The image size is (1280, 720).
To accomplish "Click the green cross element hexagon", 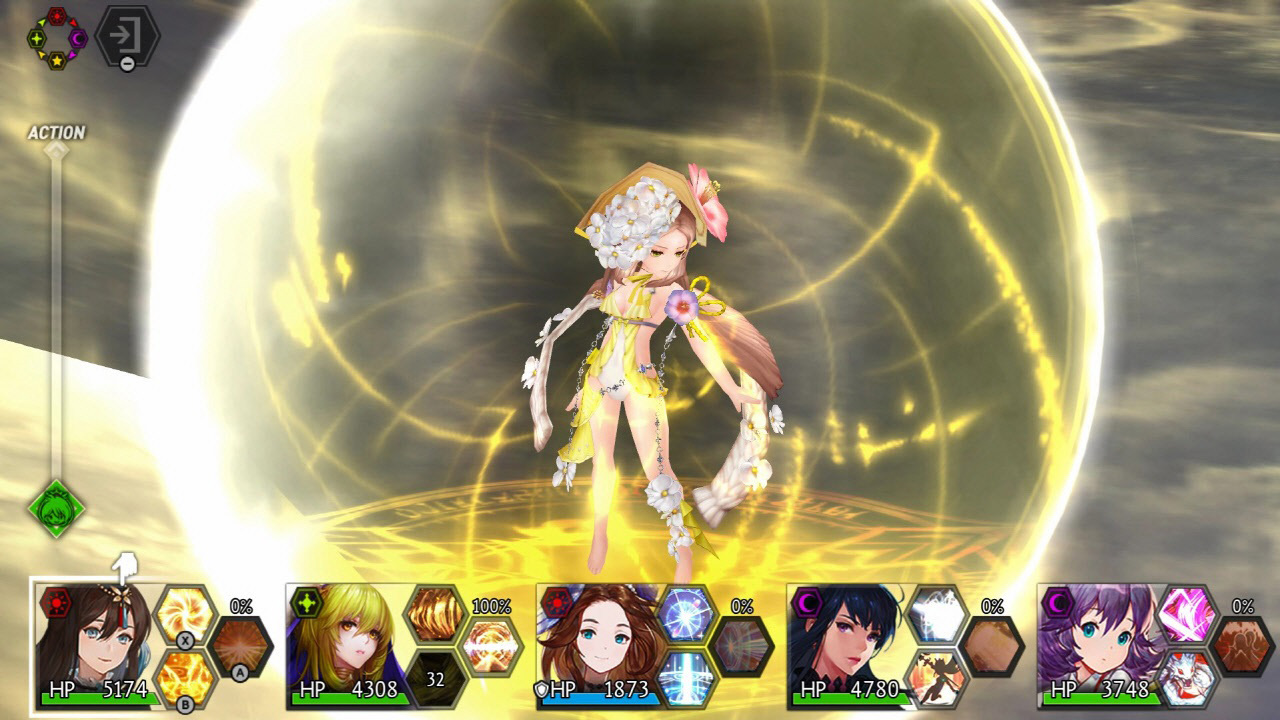I will [37, 38].
